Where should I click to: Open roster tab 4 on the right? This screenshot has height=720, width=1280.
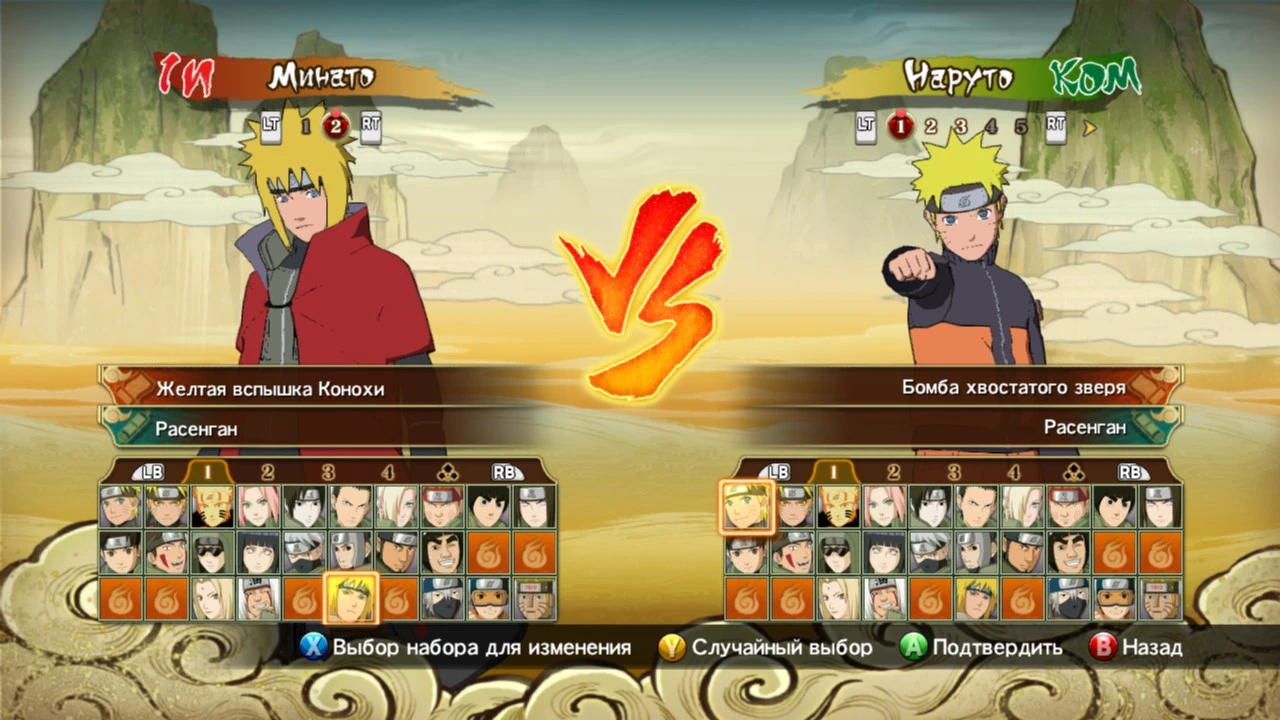[1016, 471]
